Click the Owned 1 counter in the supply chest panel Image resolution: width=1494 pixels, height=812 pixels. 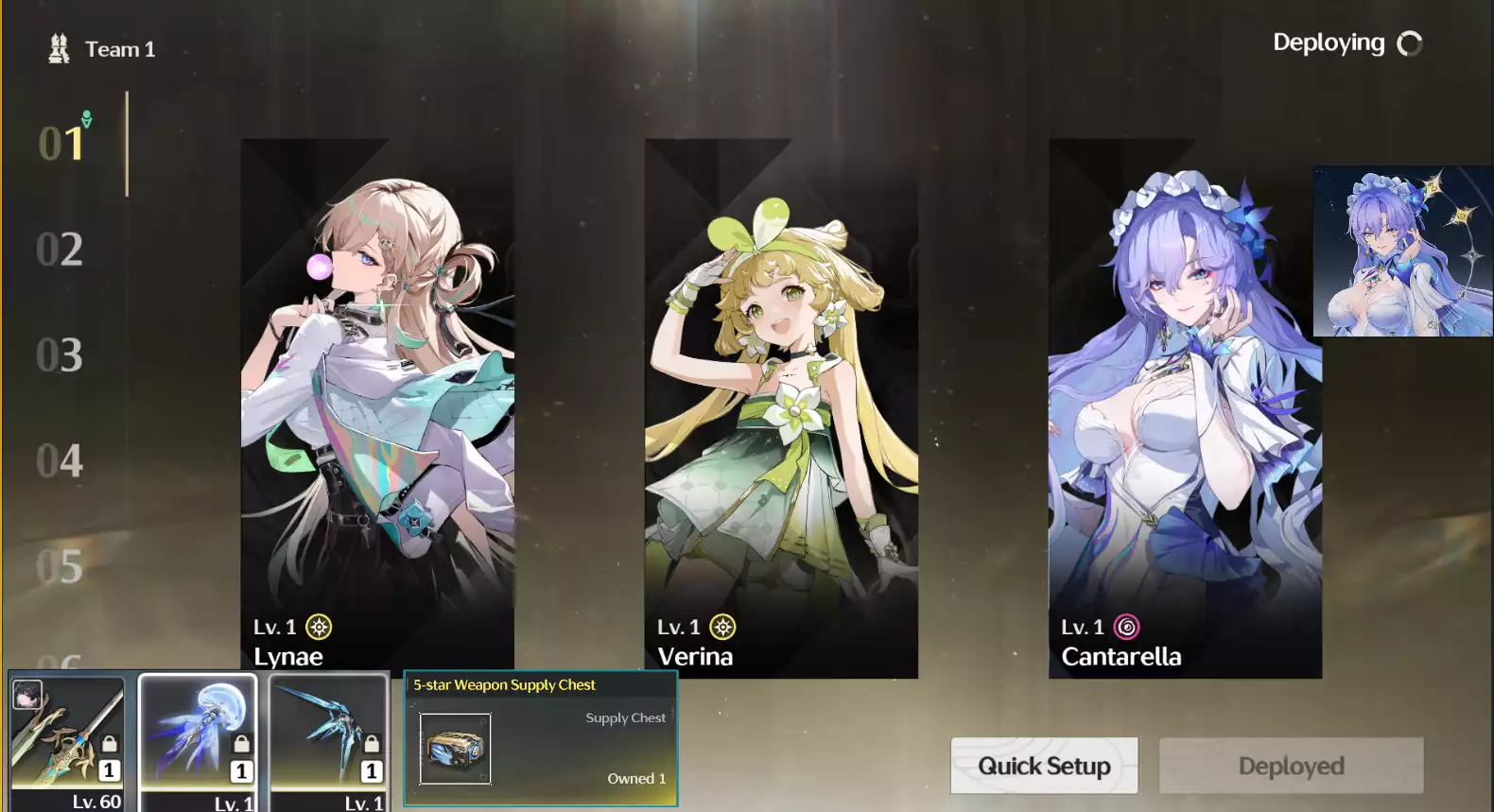[635, 778]
